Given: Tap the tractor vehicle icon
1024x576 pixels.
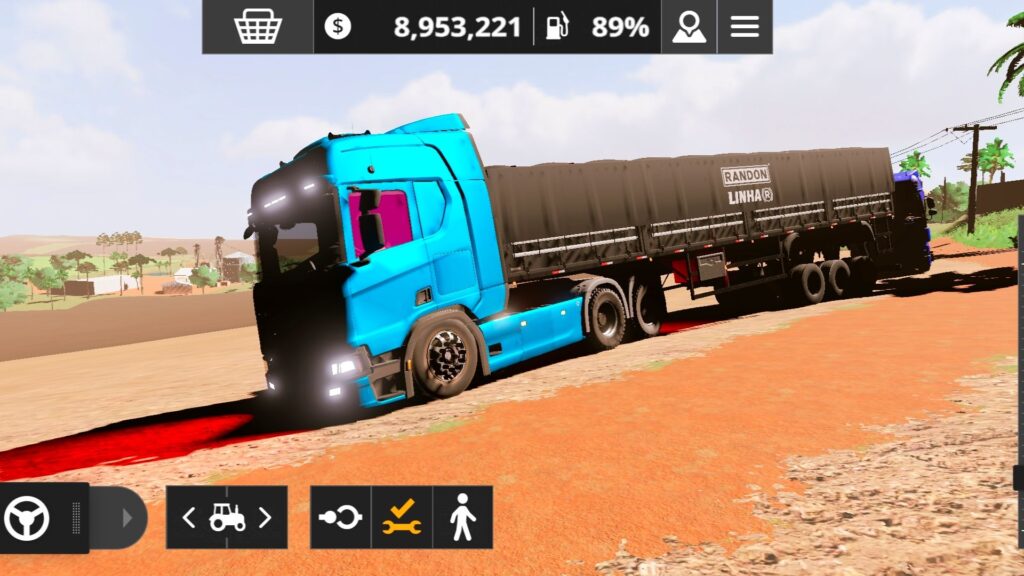Looking at the screenshot, I should 227,518.
